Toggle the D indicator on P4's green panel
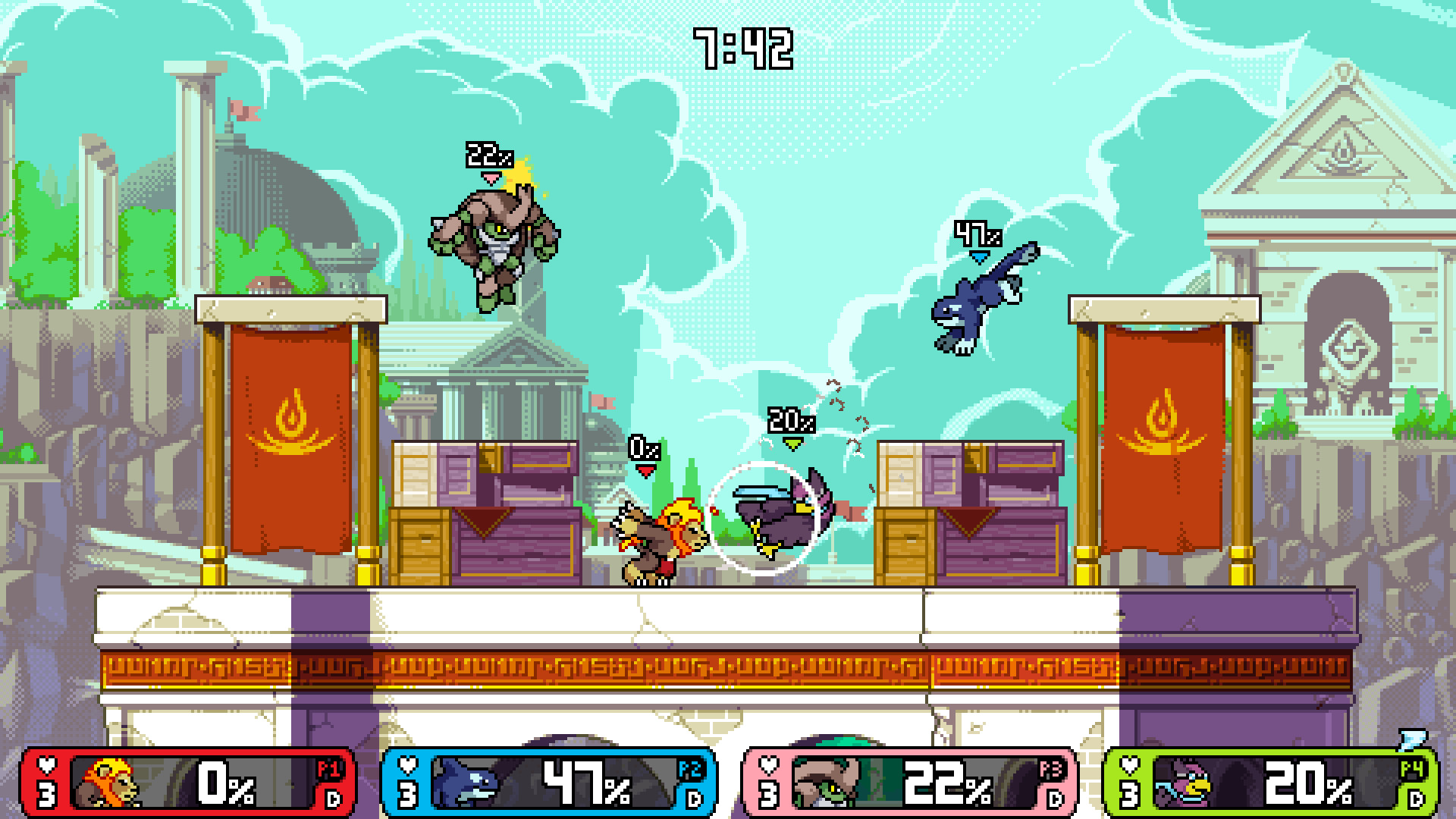 point(1414,798)
